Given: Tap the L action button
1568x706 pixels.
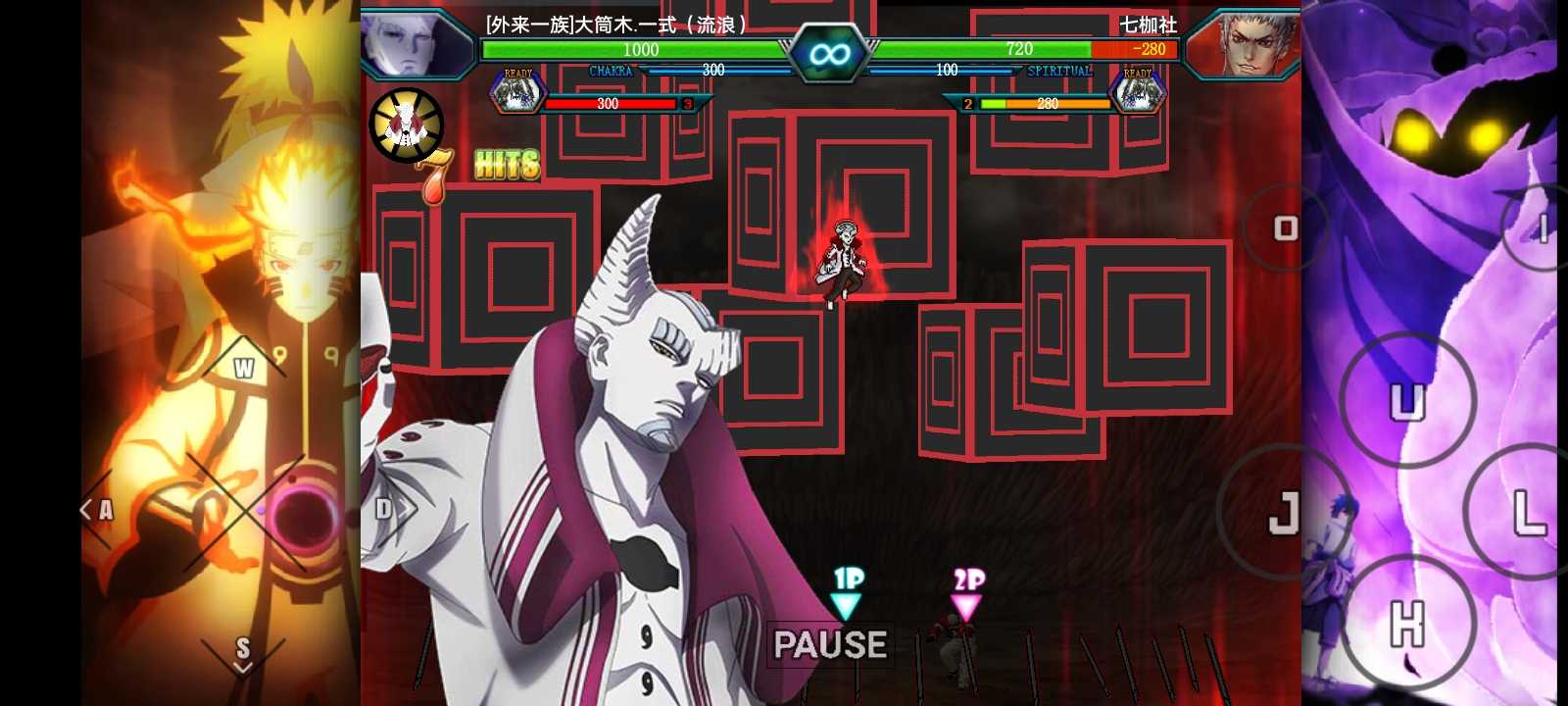Looking at the screenshot, I should tap(1527, 512).
